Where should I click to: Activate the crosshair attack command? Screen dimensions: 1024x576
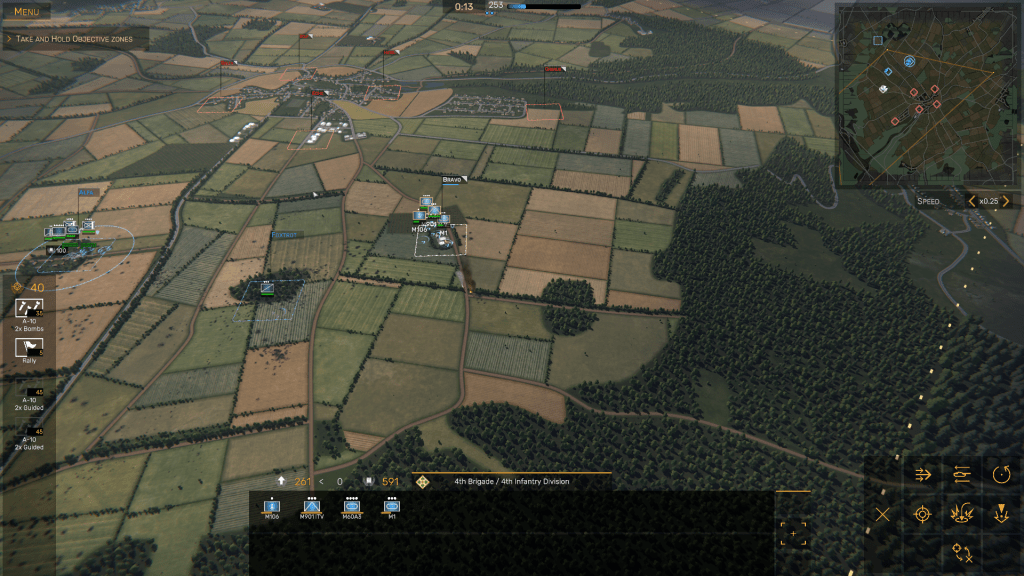tap(923, 515)
